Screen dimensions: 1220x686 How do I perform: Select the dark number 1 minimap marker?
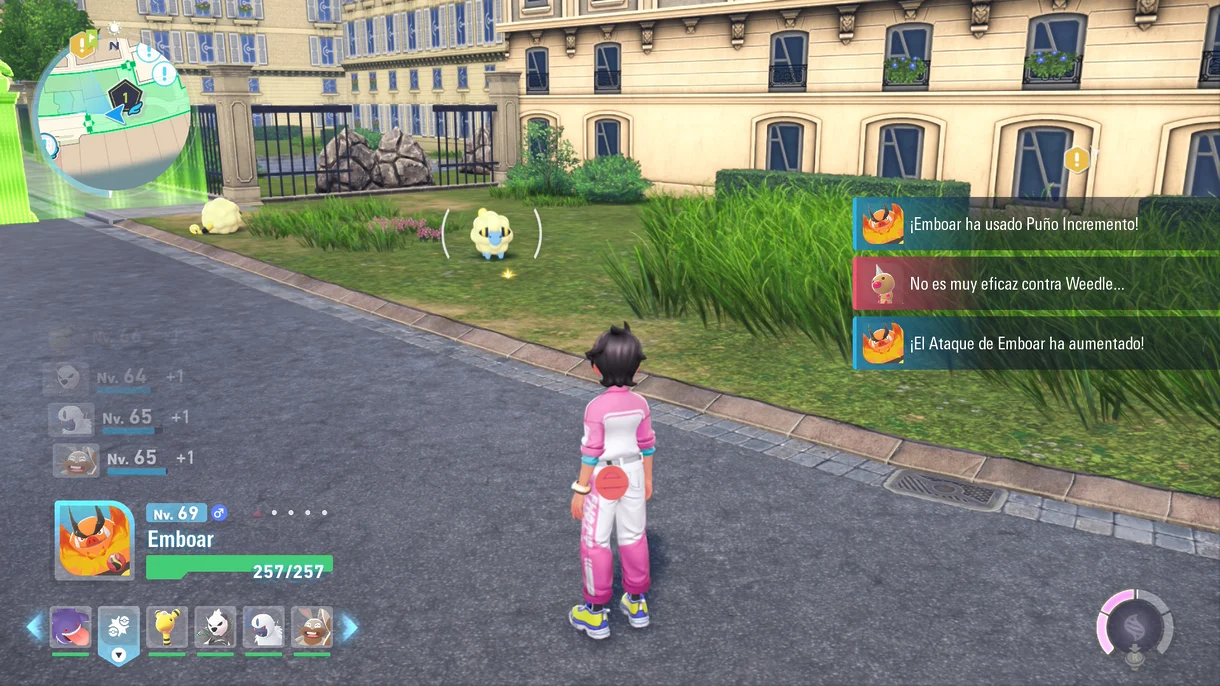[x=124, y=97]
